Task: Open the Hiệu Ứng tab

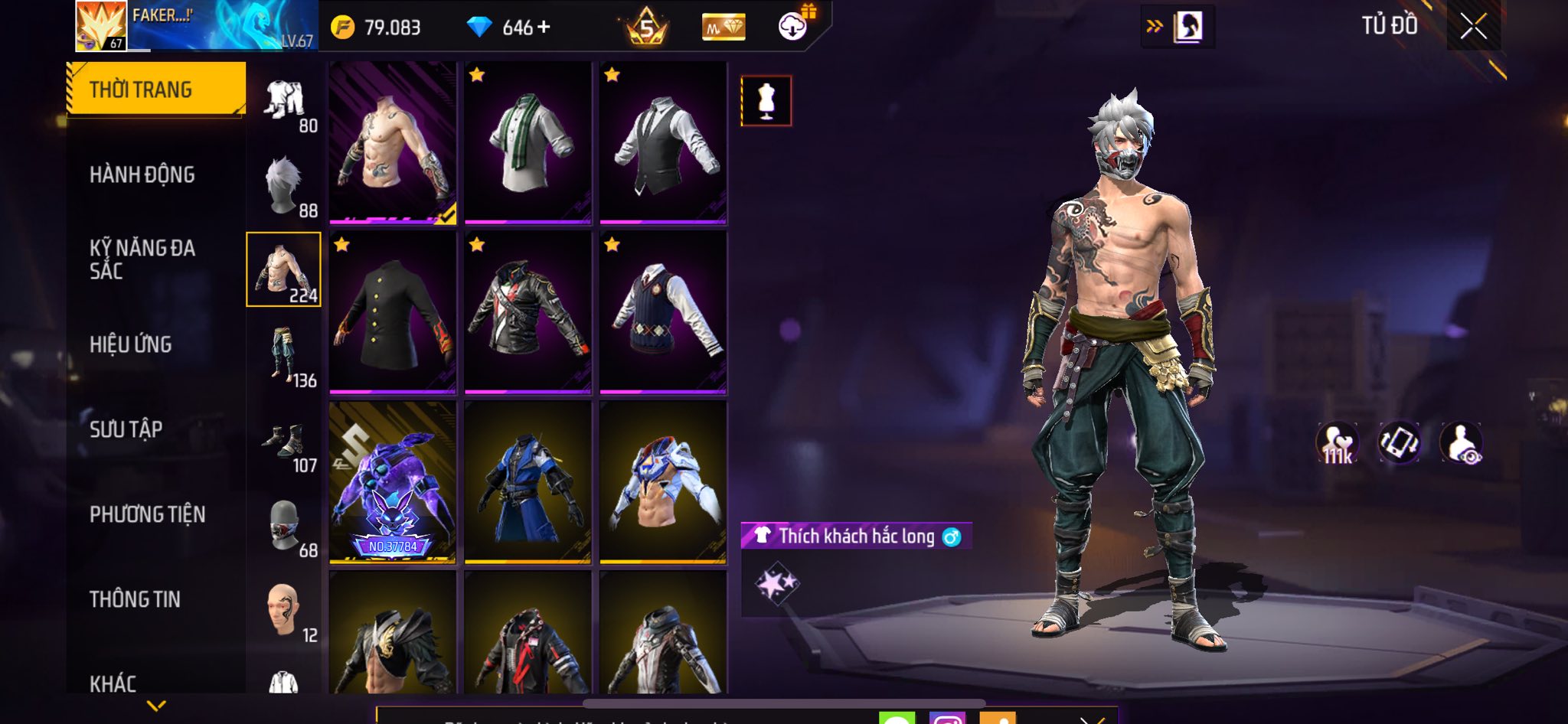Action: [131, 344]
